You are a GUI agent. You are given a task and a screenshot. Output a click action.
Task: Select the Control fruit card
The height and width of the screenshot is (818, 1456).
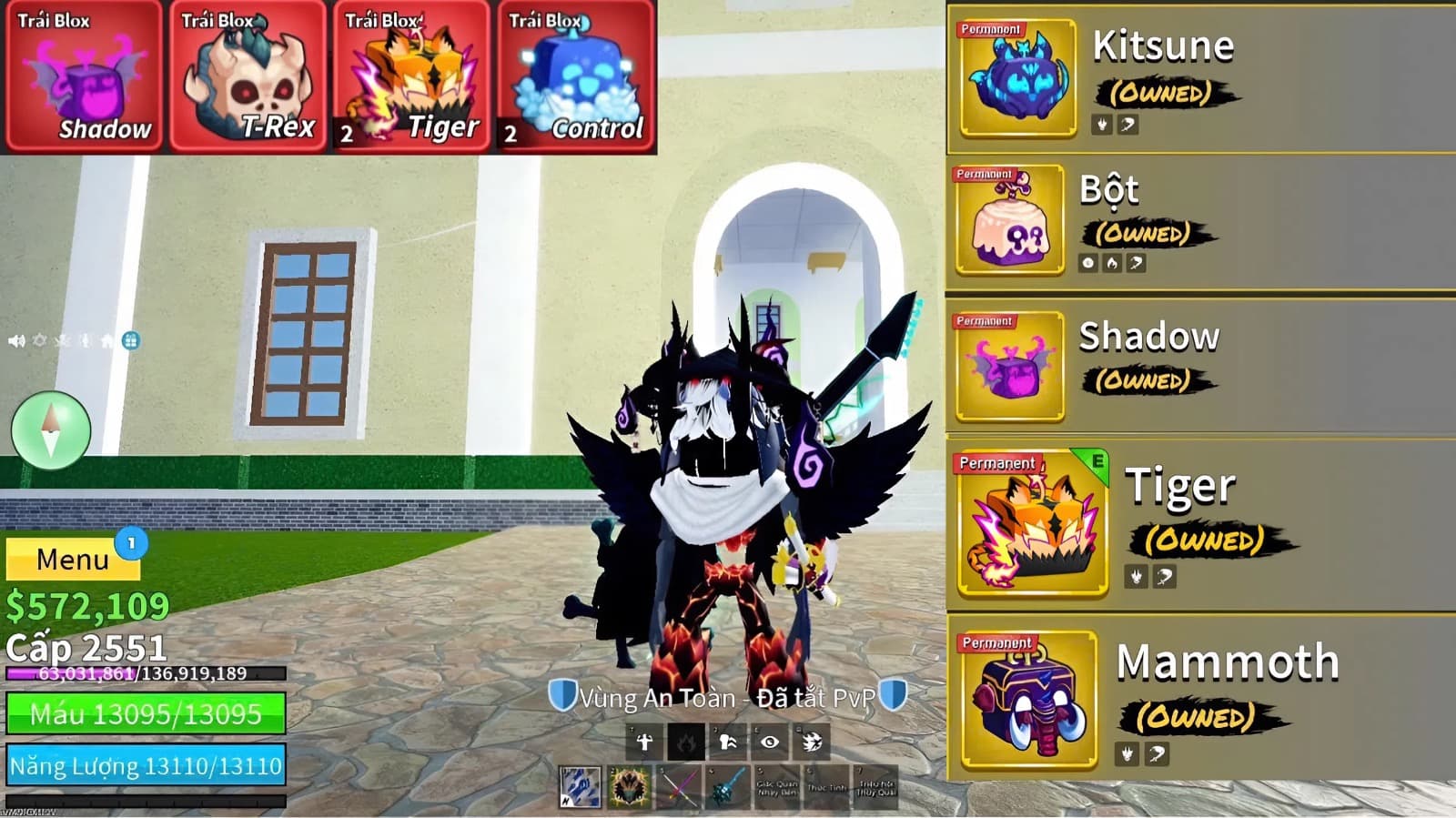click(575, 76)
